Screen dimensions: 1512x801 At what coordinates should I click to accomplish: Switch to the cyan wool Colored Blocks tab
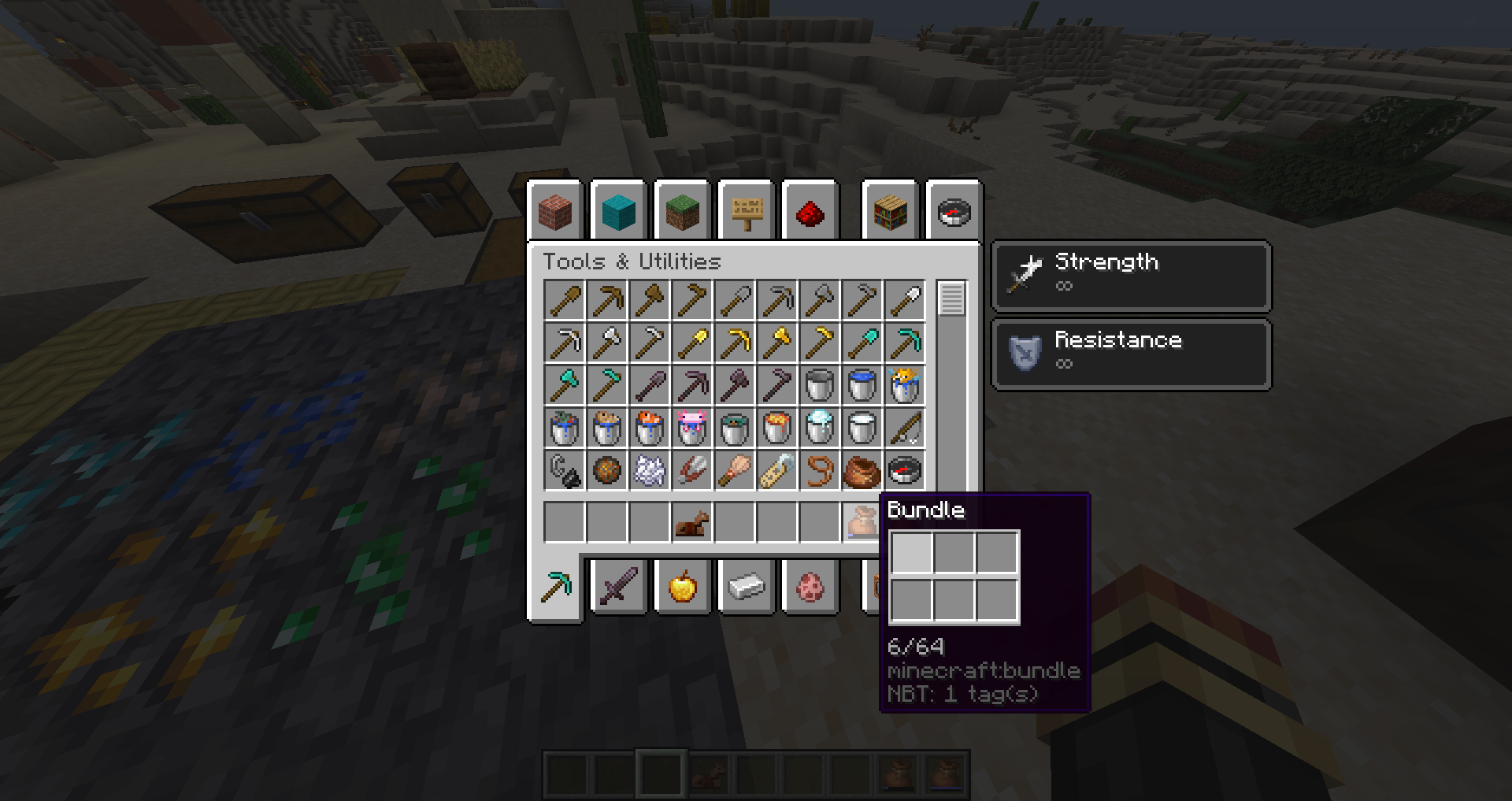coord(618,212)
